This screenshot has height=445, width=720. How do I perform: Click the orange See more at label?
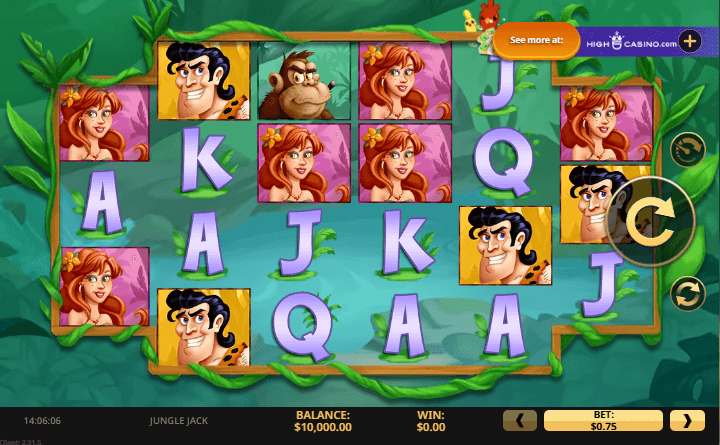pyautogui.click(x=537, y=41)
